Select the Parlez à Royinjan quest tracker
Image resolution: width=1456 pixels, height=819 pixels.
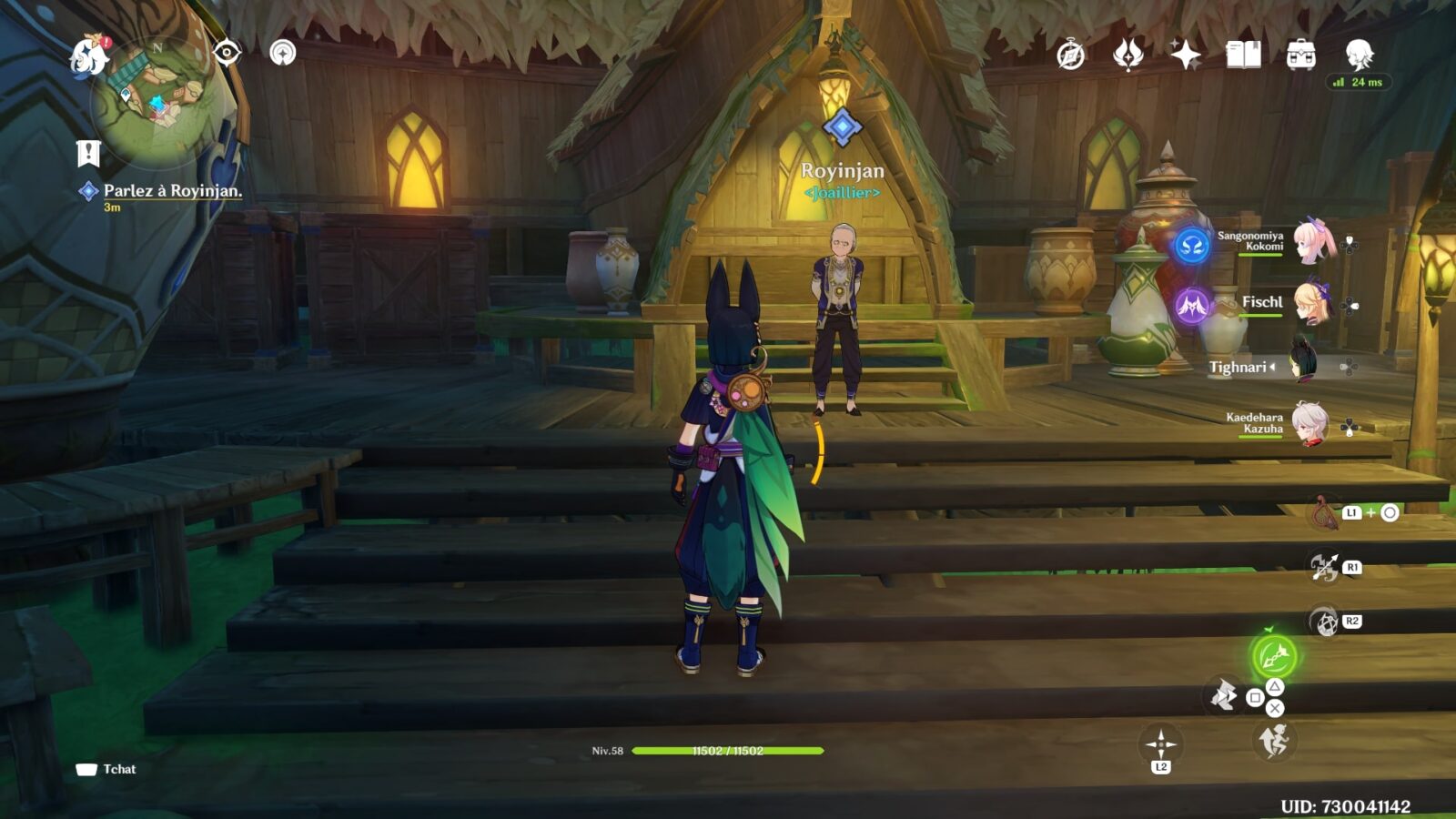[x=172, y=191]
